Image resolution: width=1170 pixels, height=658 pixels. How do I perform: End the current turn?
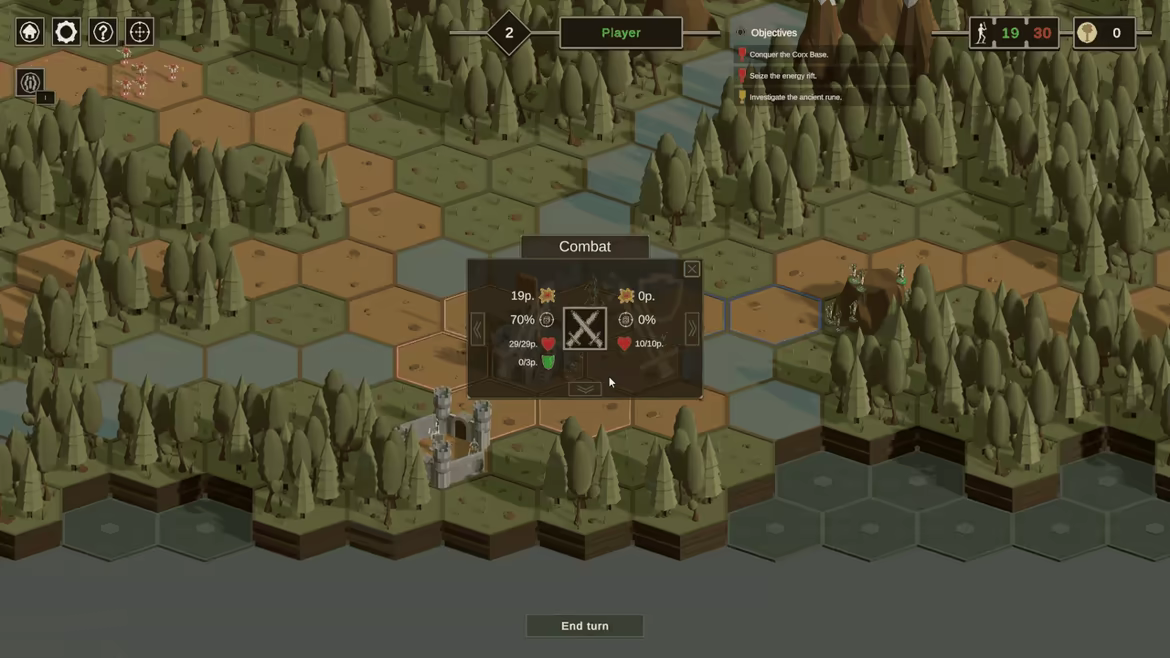[x=585, y=626]
